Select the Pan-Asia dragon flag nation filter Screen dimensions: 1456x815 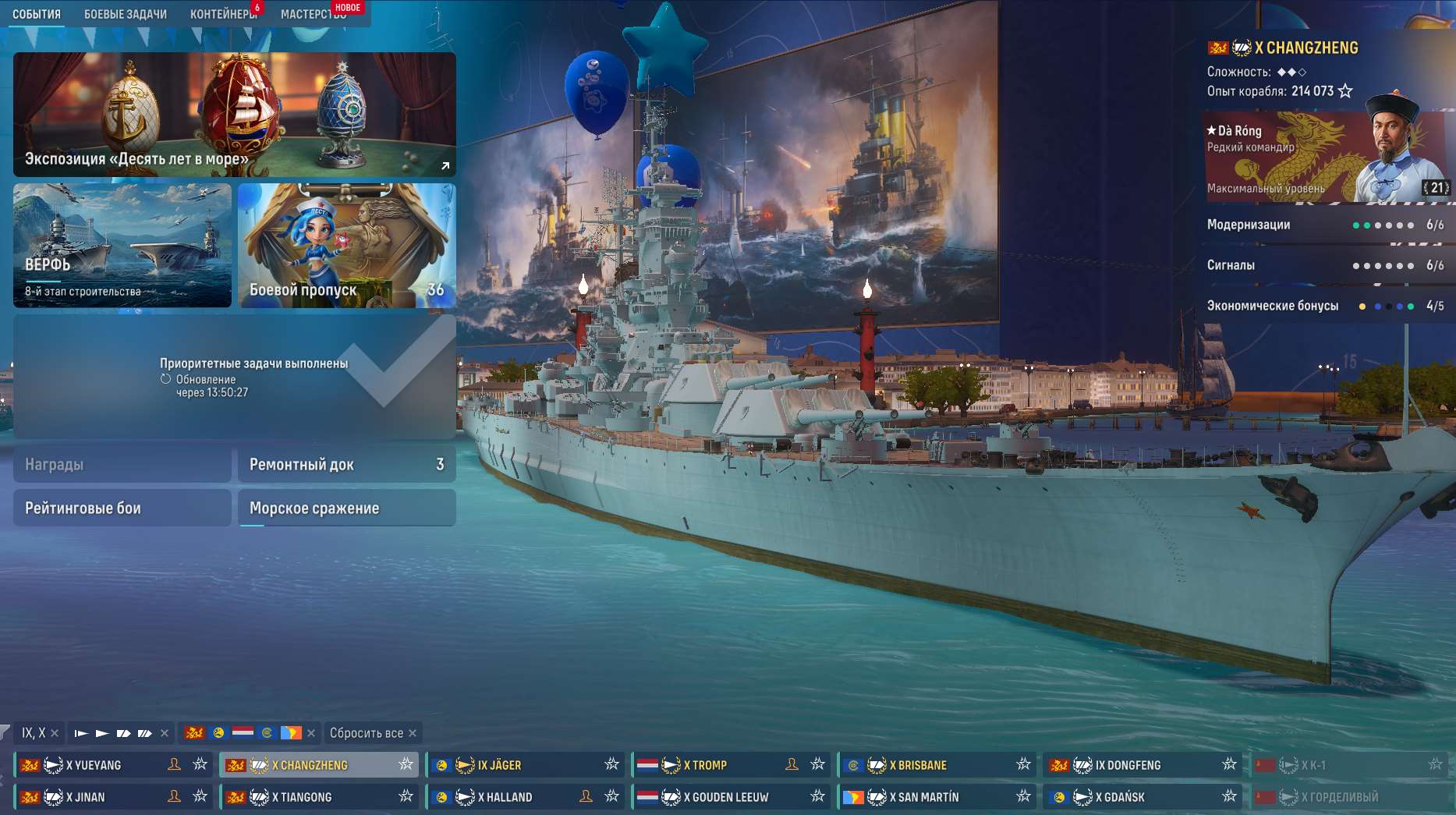pyautogui.click(x=194, y=733)
